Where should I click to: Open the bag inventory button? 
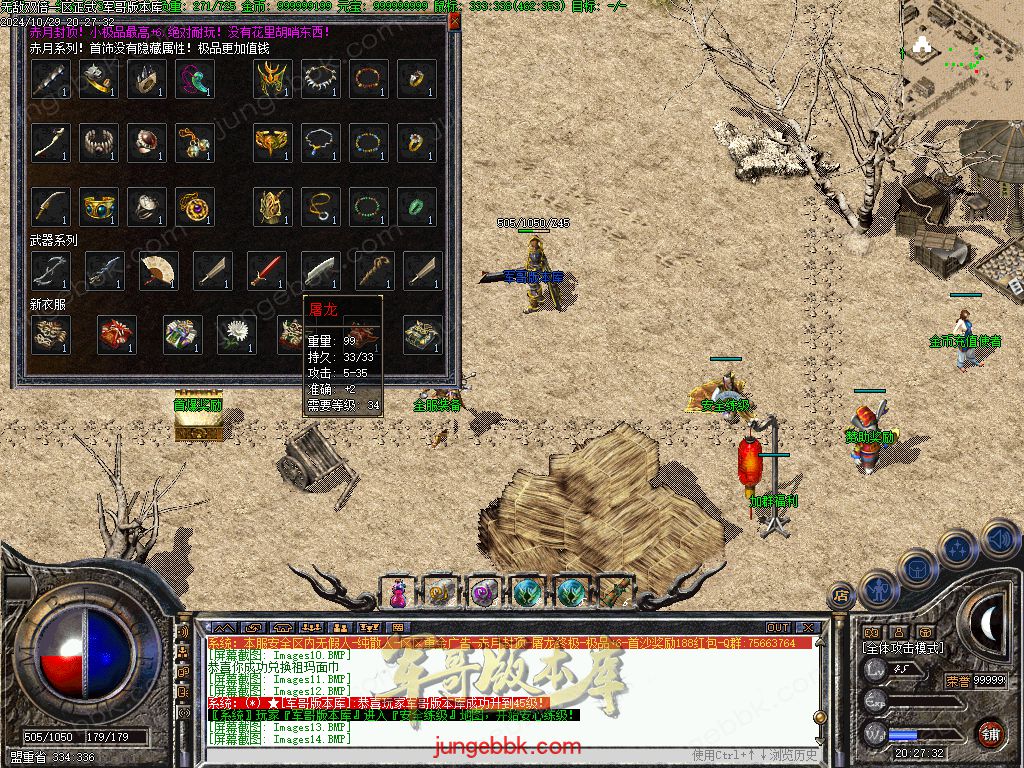point(916,568)
